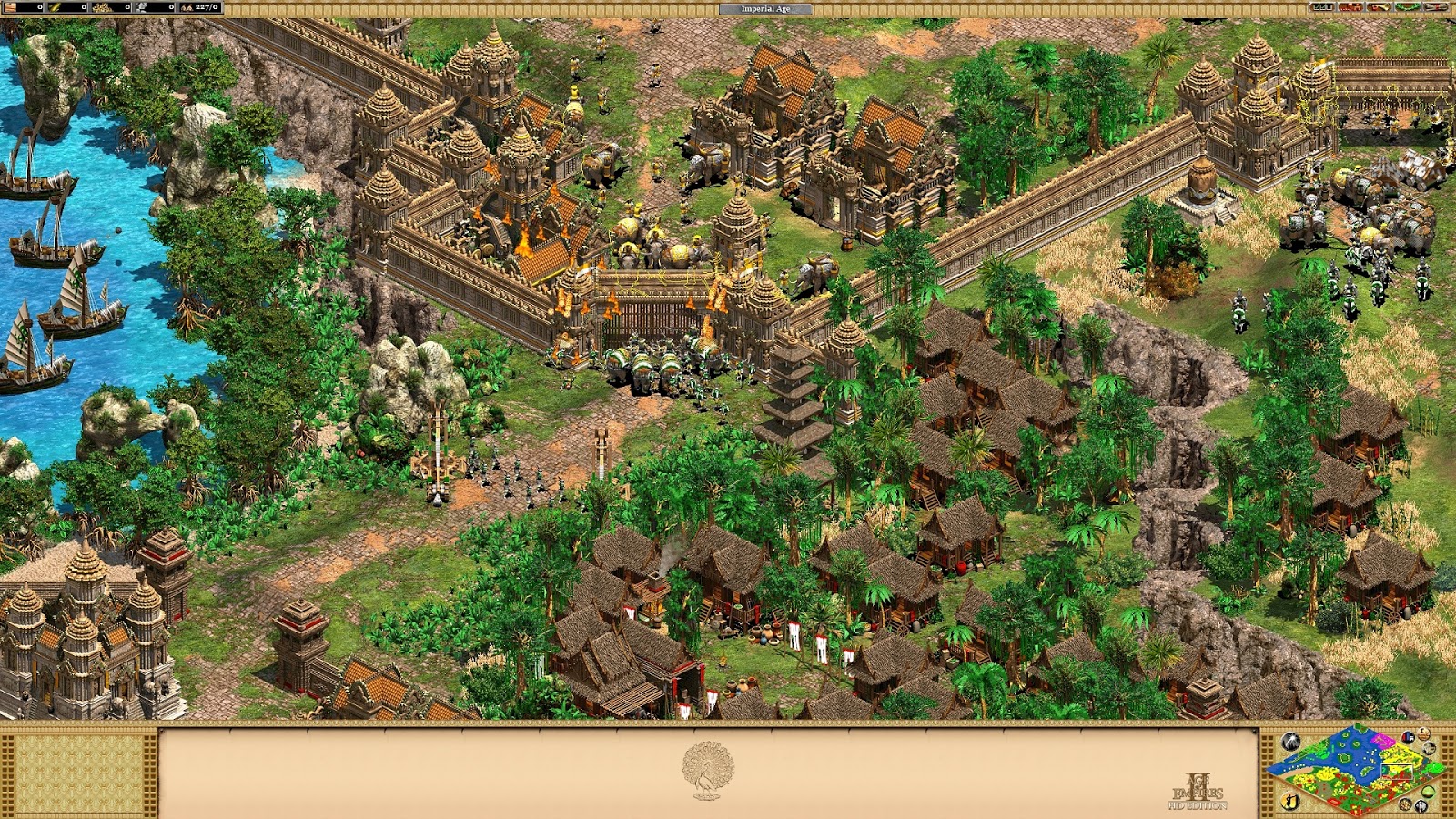Click the viewport rectangle on the minimap

1397,772
